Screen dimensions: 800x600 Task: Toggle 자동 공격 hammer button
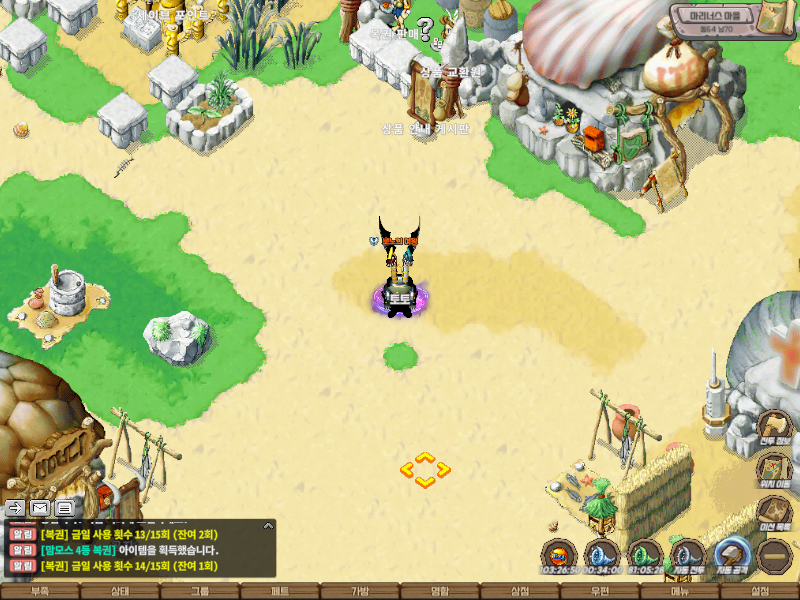point(732,555)
